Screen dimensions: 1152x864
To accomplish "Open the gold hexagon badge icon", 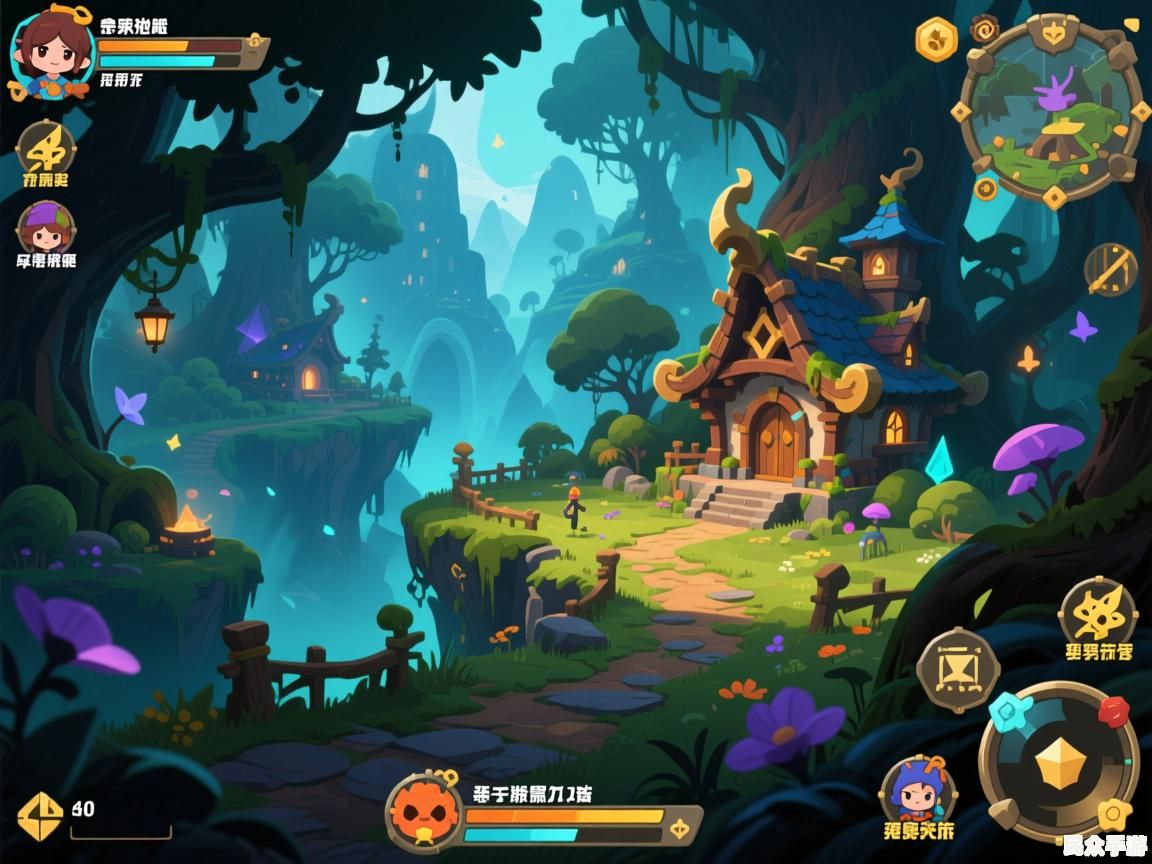I will [937, 40].
